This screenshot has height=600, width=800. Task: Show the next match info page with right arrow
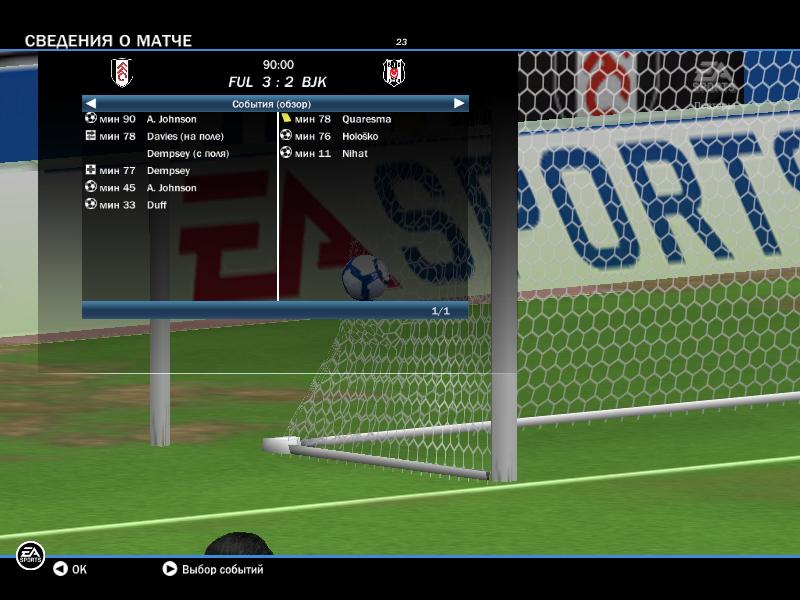459,103
